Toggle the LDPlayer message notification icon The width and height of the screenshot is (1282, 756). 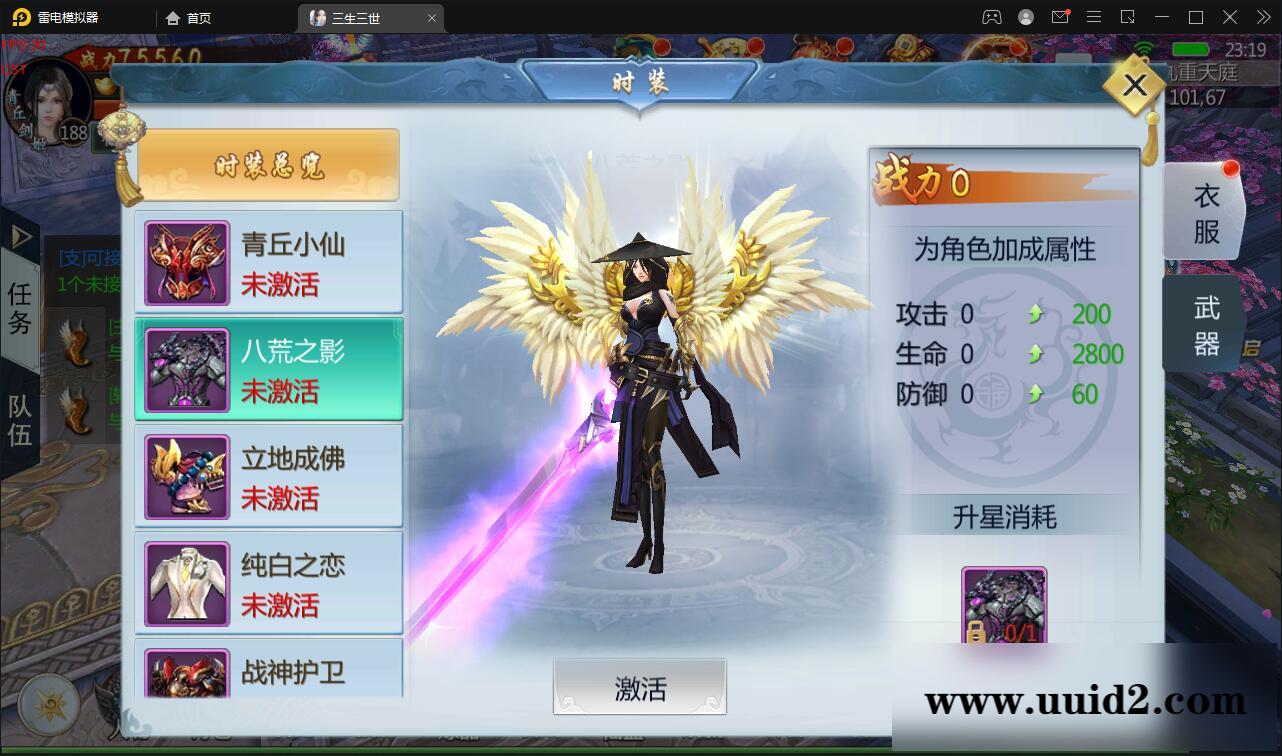(1061, 17)
